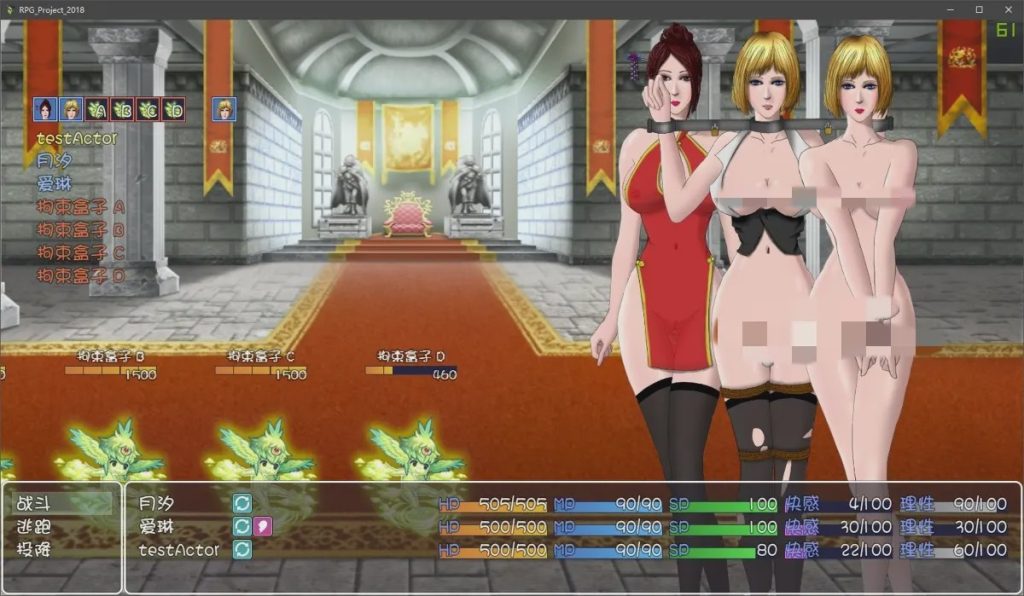This screenshot has height=596, width=1024.
Task: Click the pink status icon beside 爱琳
Action: pyautogui.click(x=263, y=526)
